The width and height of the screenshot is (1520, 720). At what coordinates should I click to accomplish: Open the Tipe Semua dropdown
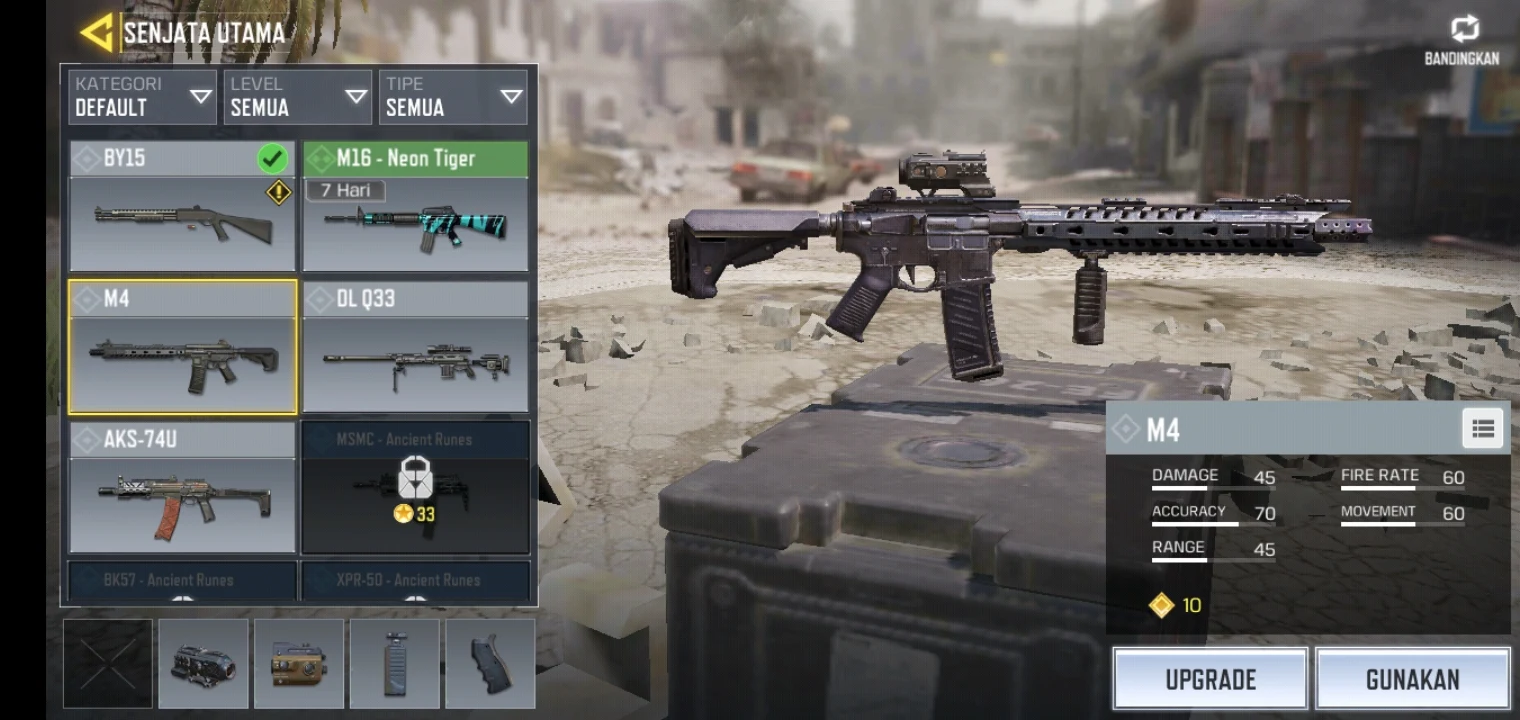pos(454,97)
